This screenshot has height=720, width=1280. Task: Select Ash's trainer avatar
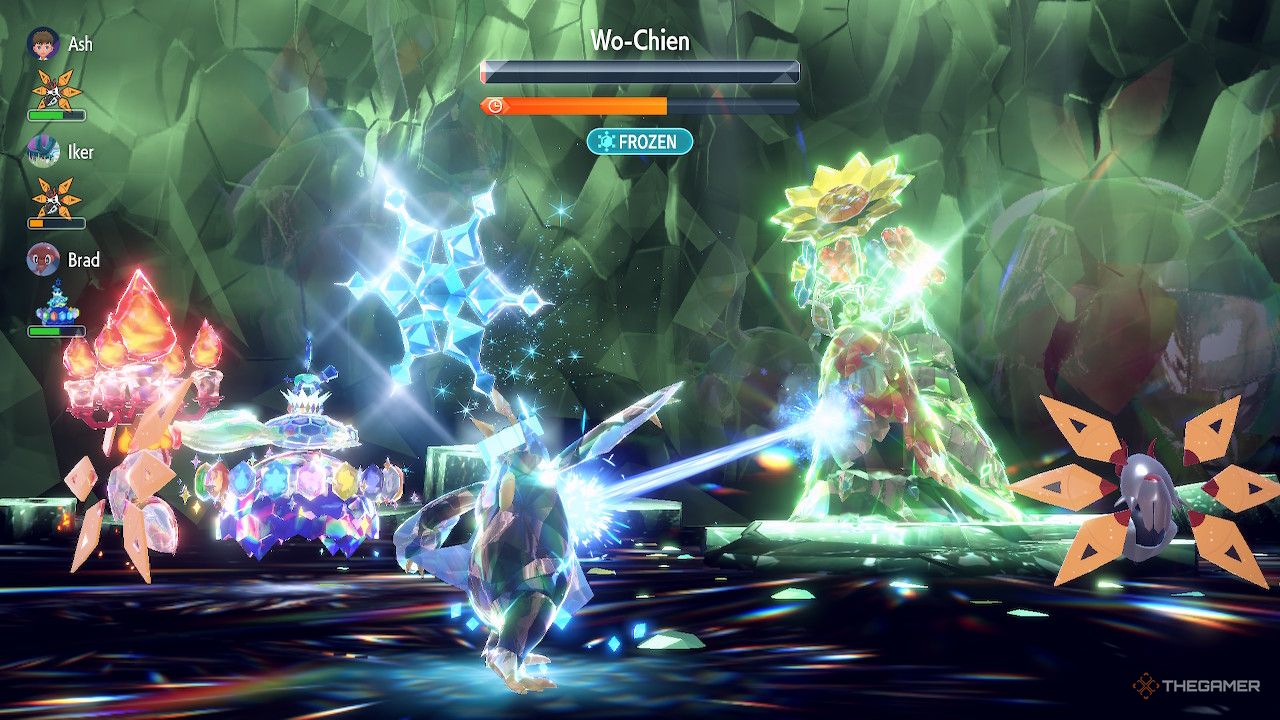point(43,44)
